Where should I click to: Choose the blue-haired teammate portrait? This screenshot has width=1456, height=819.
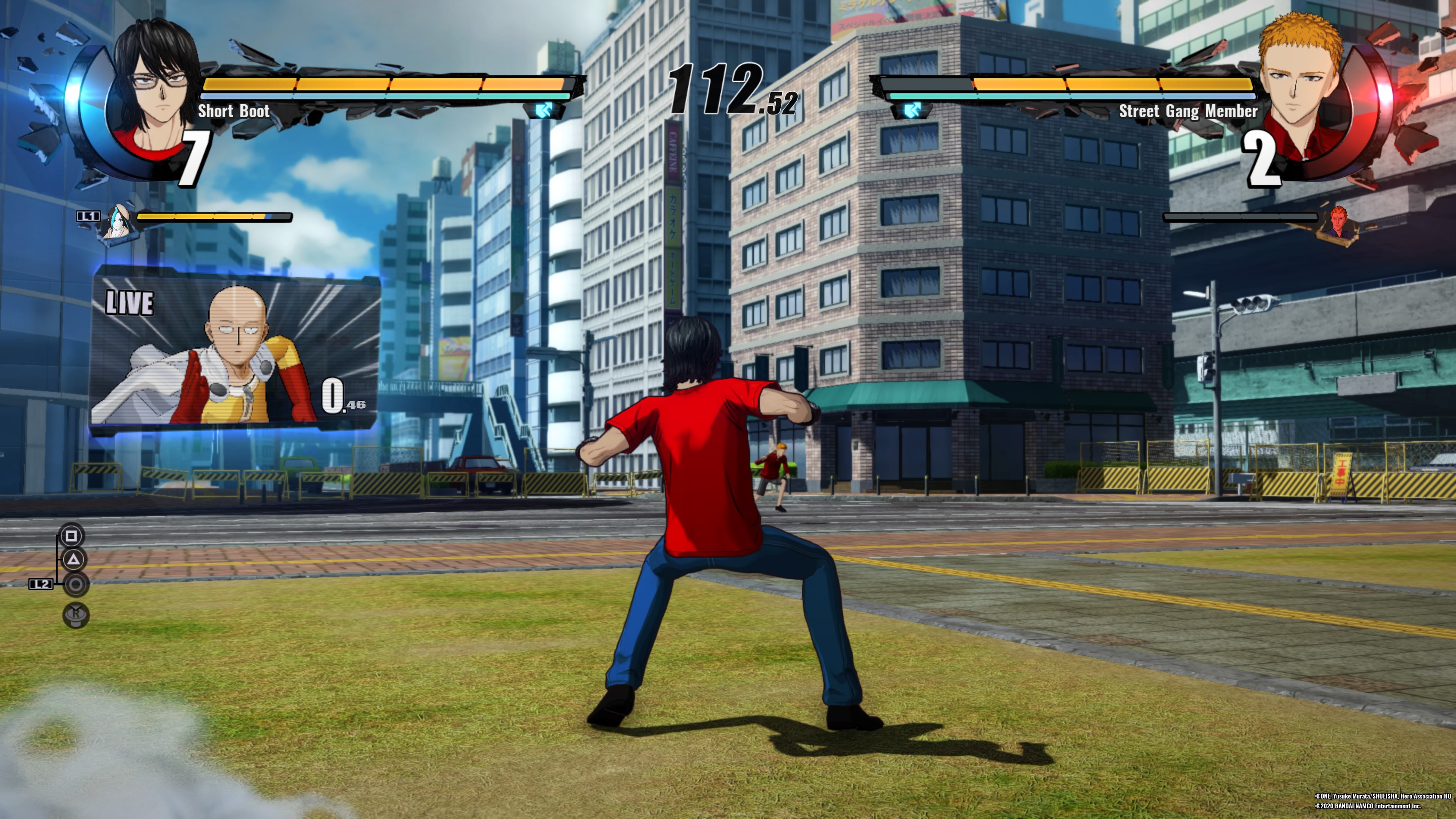(x=119, y=221)
